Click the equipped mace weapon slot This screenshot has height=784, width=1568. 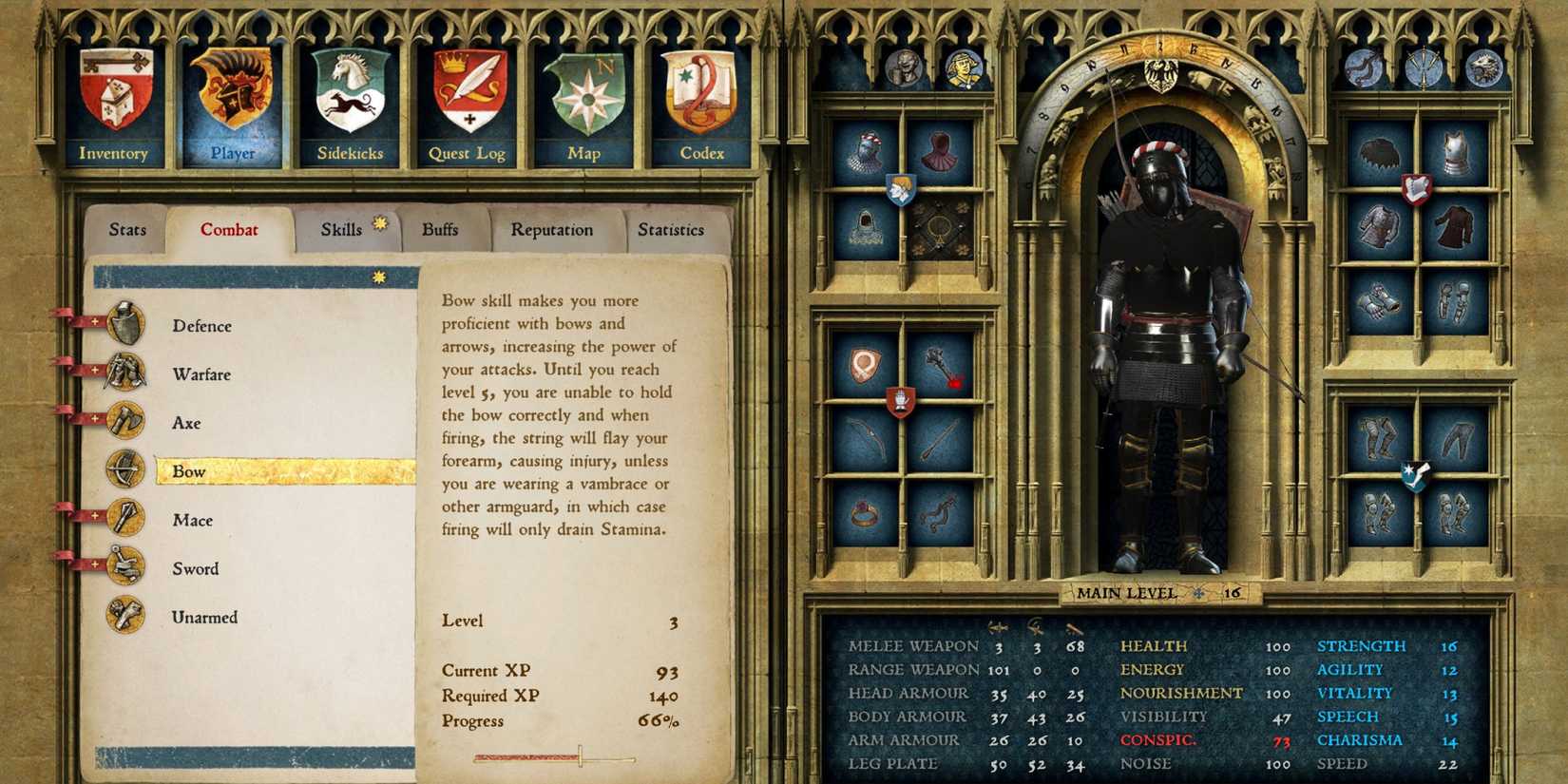[943, 367]
